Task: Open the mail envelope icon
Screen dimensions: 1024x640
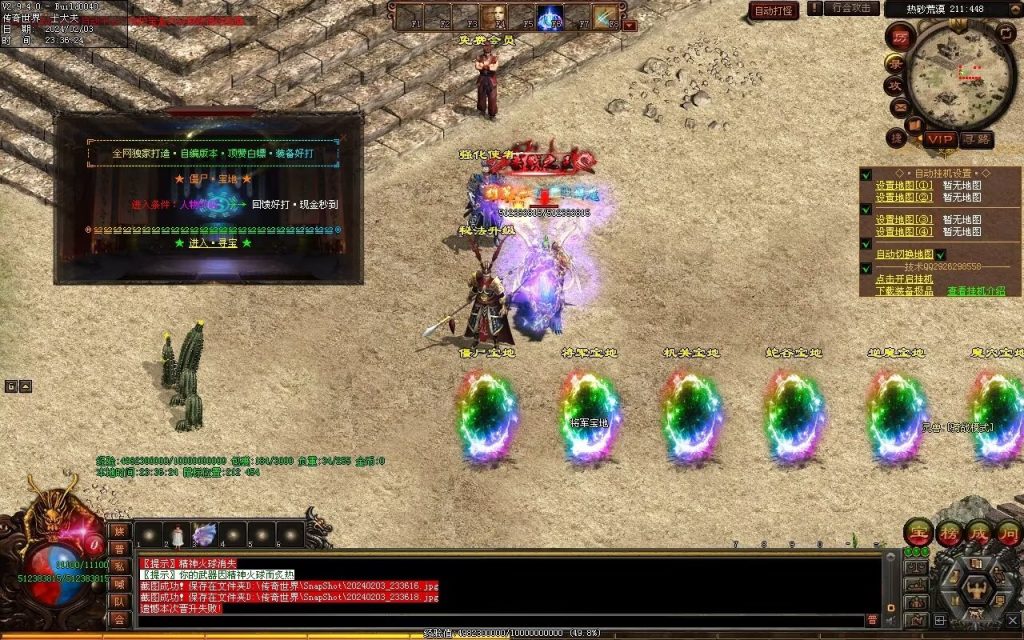Action: [x=899, y=107]
